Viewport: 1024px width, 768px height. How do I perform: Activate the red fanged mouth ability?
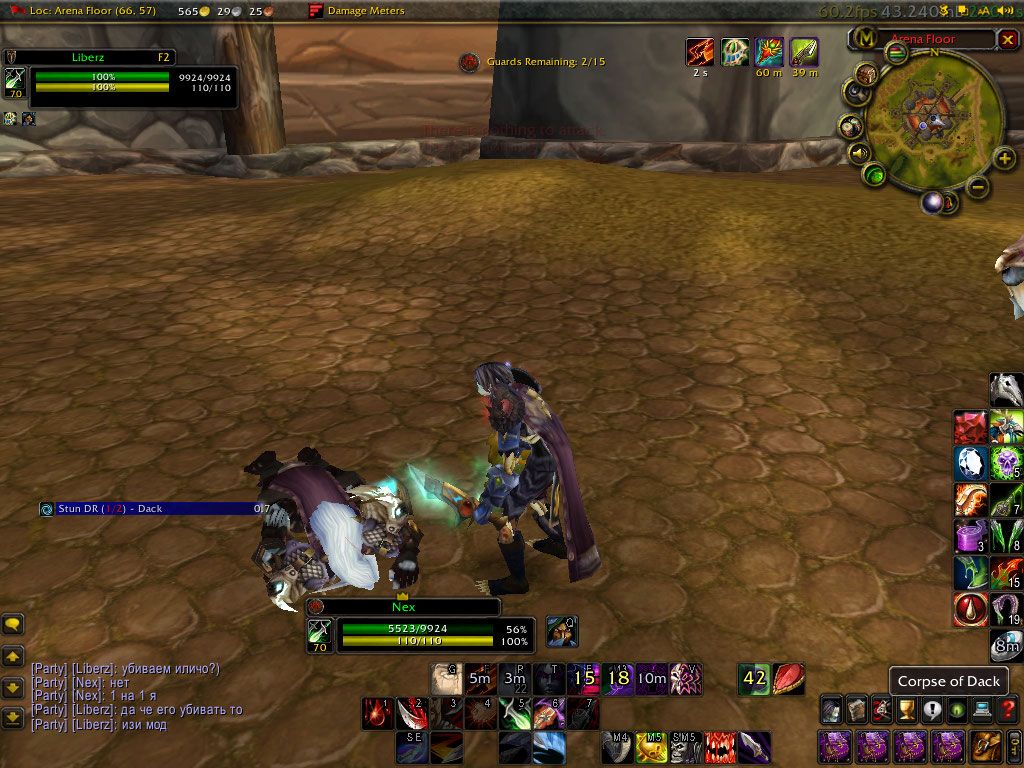coord(720,746)
